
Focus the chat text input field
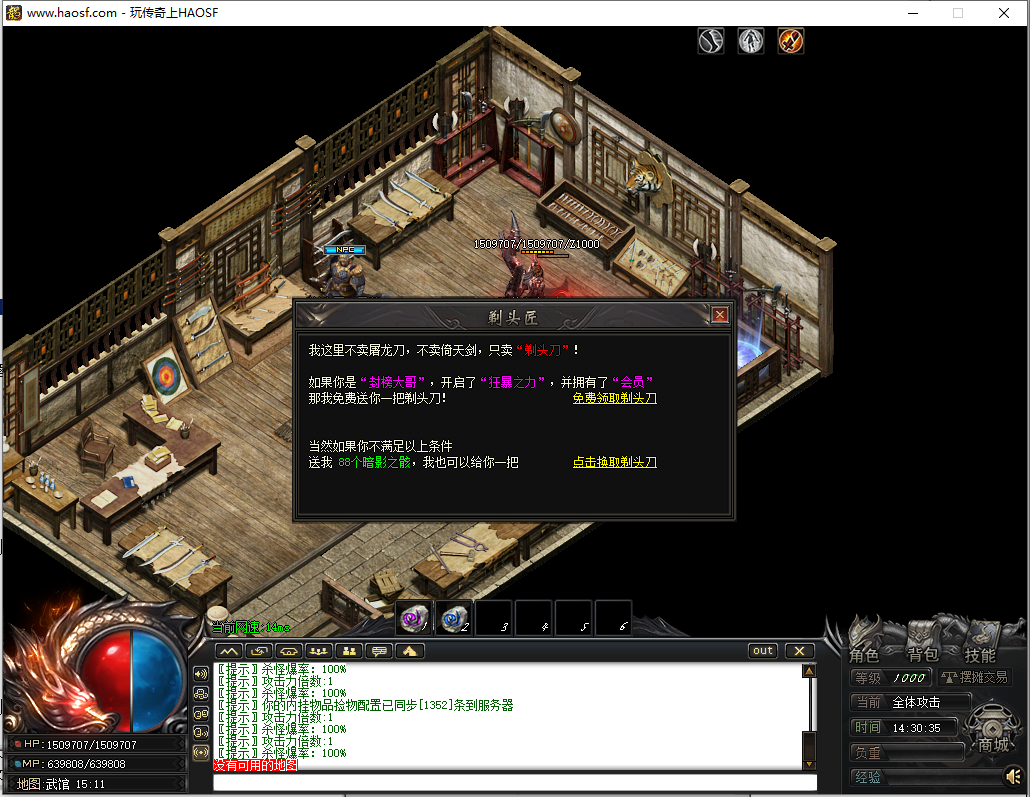tap(514, 782)
